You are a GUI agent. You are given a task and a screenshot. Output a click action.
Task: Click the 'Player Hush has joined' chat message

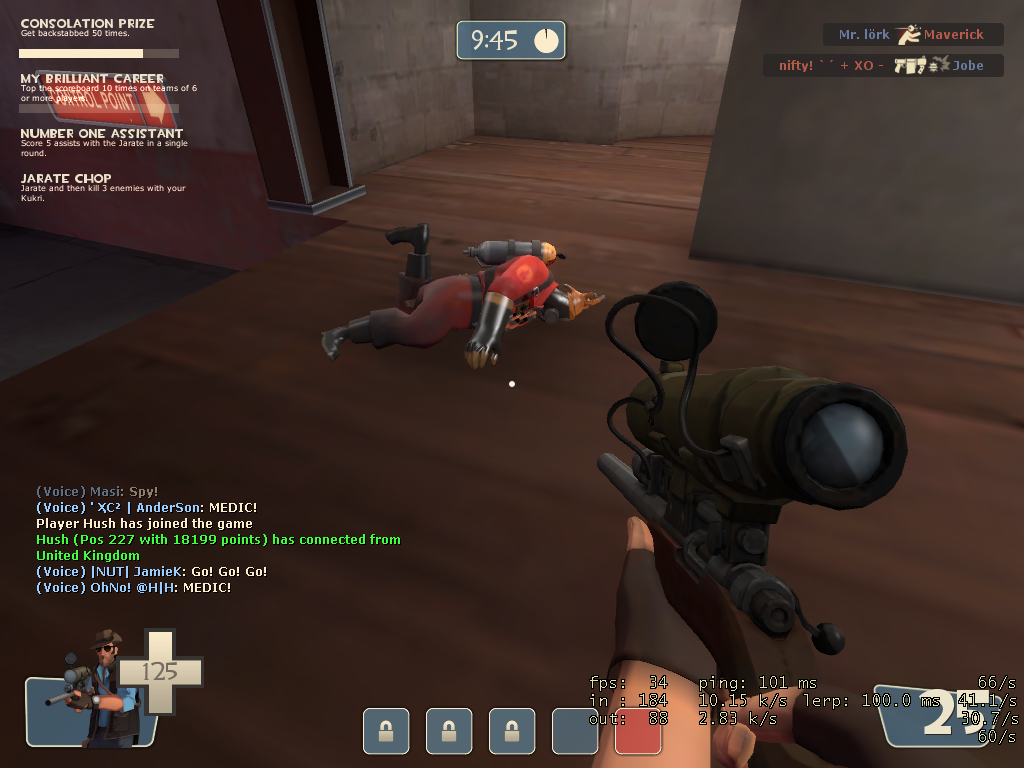coord(144,524)
